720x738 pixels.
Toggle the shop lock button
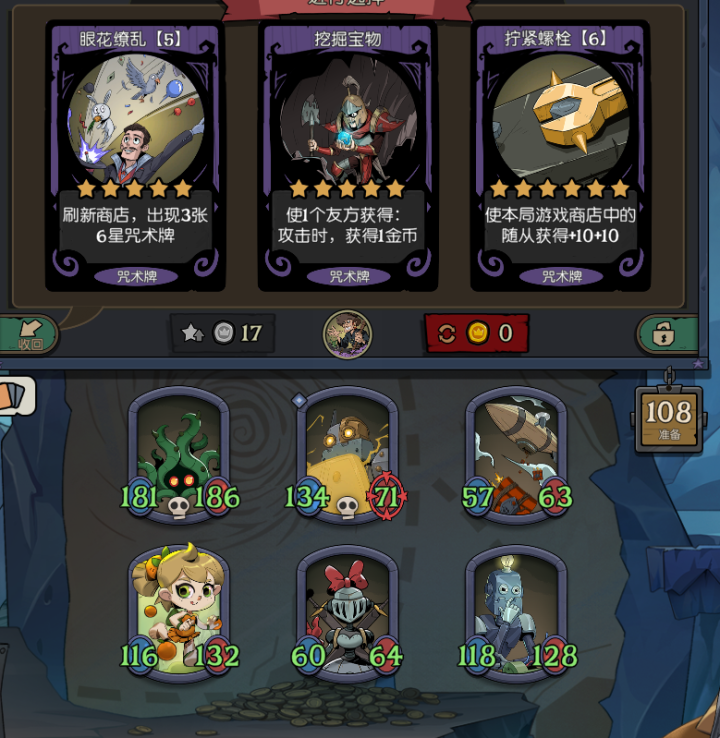coord(665,334)
